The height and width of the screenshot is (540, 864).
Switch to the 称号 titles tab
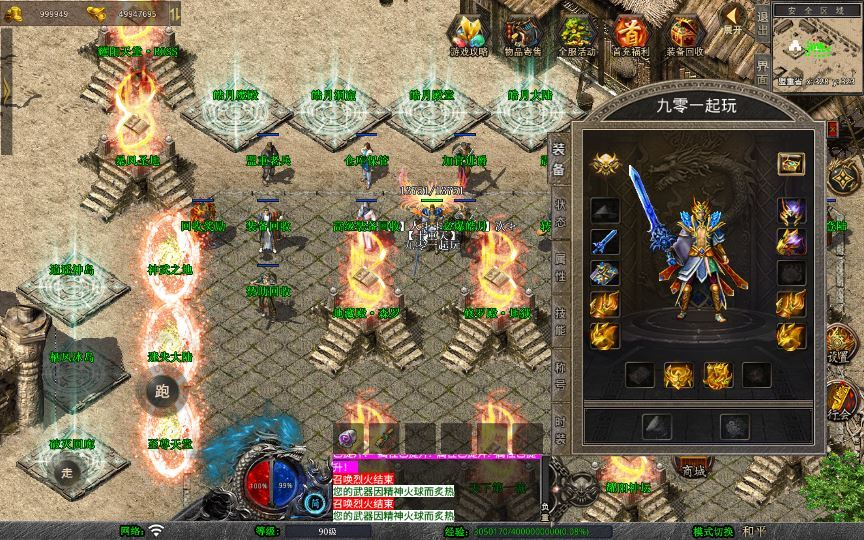point(560,374)
